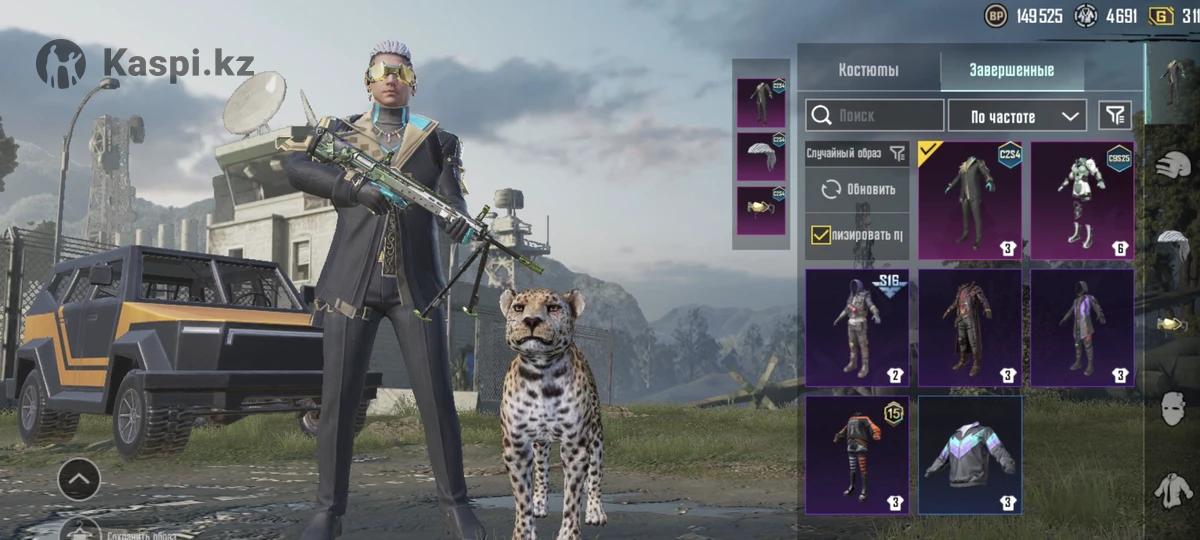Choose the orange-sleeved outfit with 15 badge
Viewport: 1200px width, 540px height.
pyautogui.click(x=857, y=454)
